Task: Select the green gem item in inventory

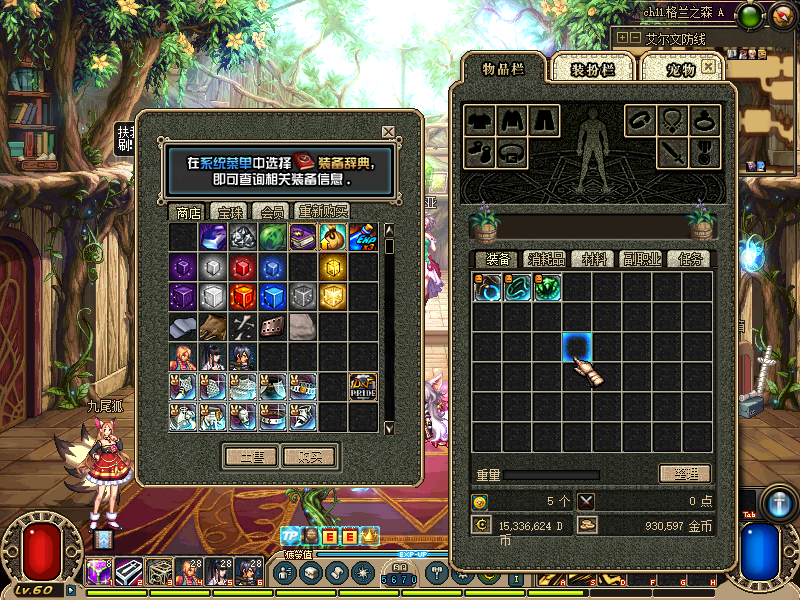Action: coord(547,288)
